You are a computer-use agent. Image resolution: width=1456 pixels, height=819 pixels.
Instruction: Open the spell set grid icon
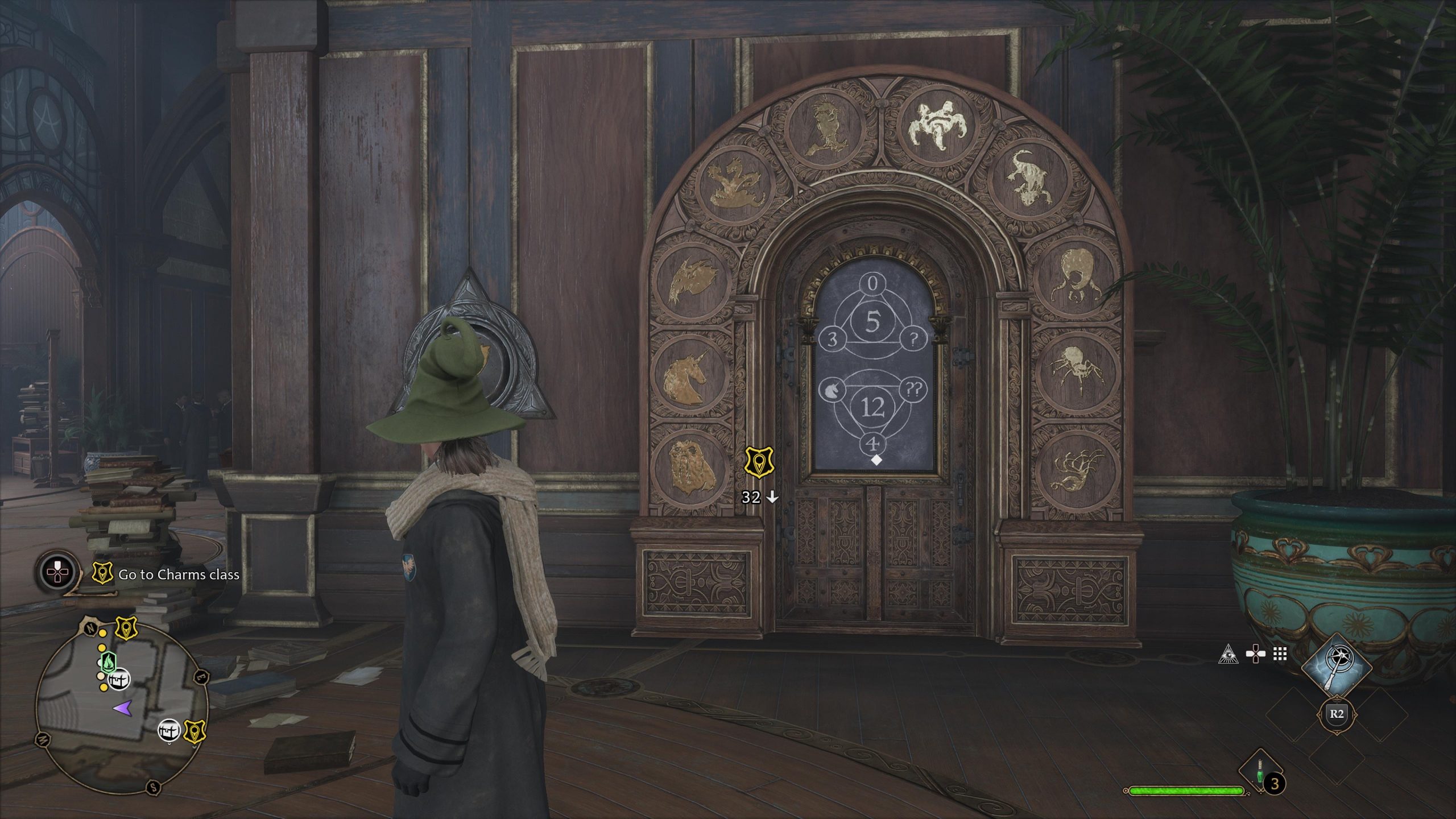coord(1280,655)
